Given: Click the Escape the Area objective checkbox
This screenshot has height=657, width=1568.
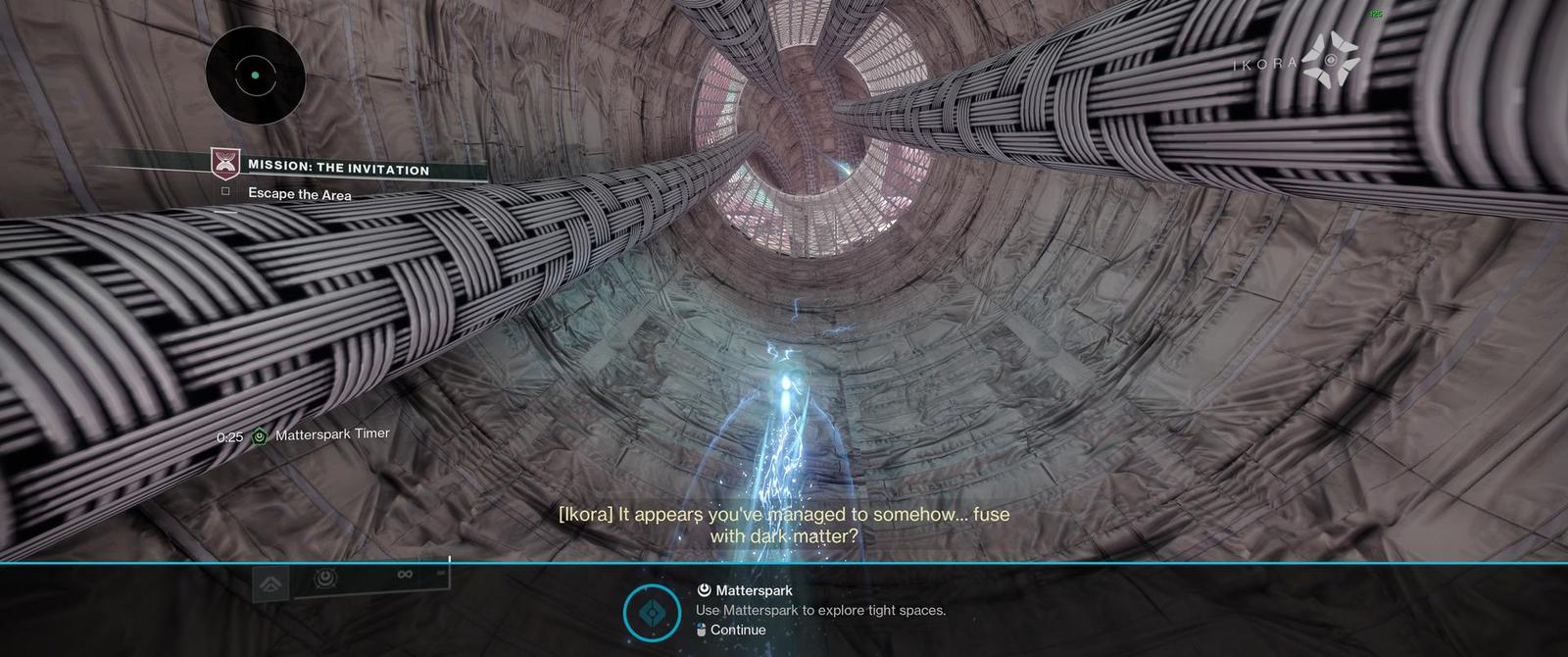Looking at the screenshot, I should (x=225, y=192).
